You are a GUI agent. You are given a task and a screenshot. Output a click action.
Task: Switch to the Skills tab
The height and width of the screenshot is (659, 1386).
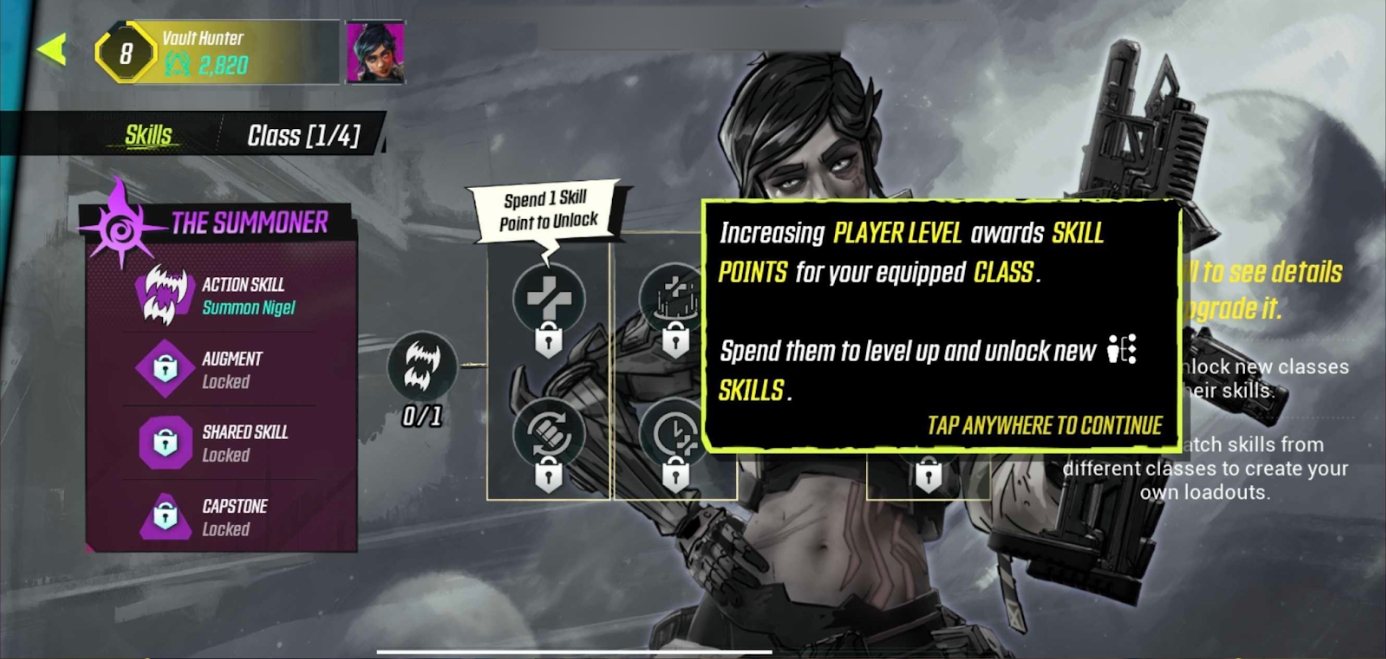pyautogui.click(x=148, y=135)
